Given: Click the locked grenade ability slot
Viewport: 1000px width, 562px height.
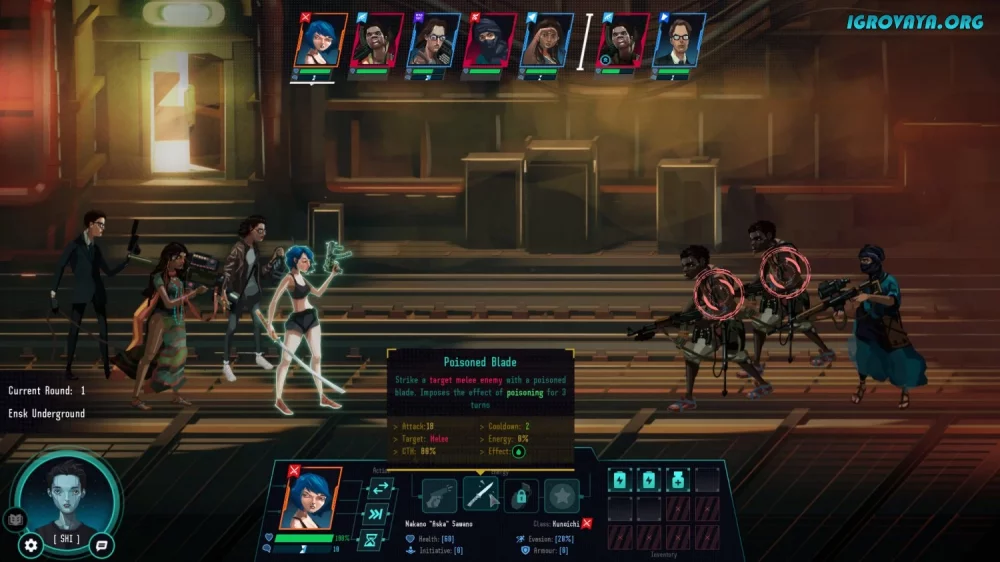Looking at the screenshot, I should click(521, 496).
